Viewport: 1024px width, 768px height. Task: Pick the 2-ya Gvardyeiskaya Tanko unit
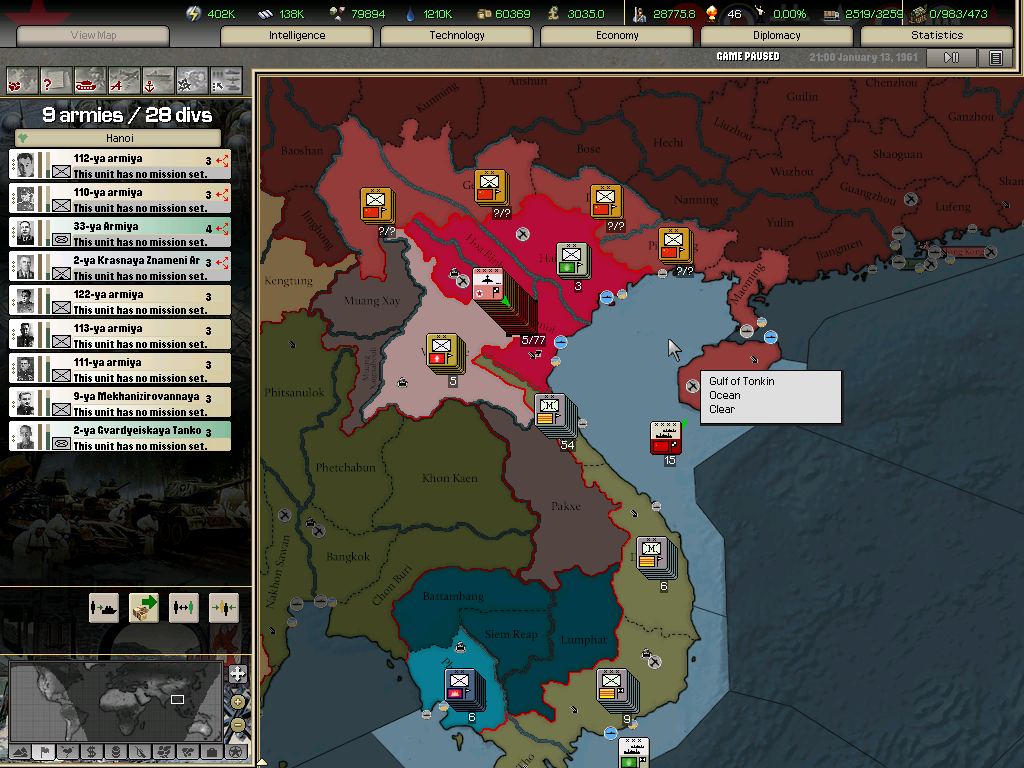[120, 437]
